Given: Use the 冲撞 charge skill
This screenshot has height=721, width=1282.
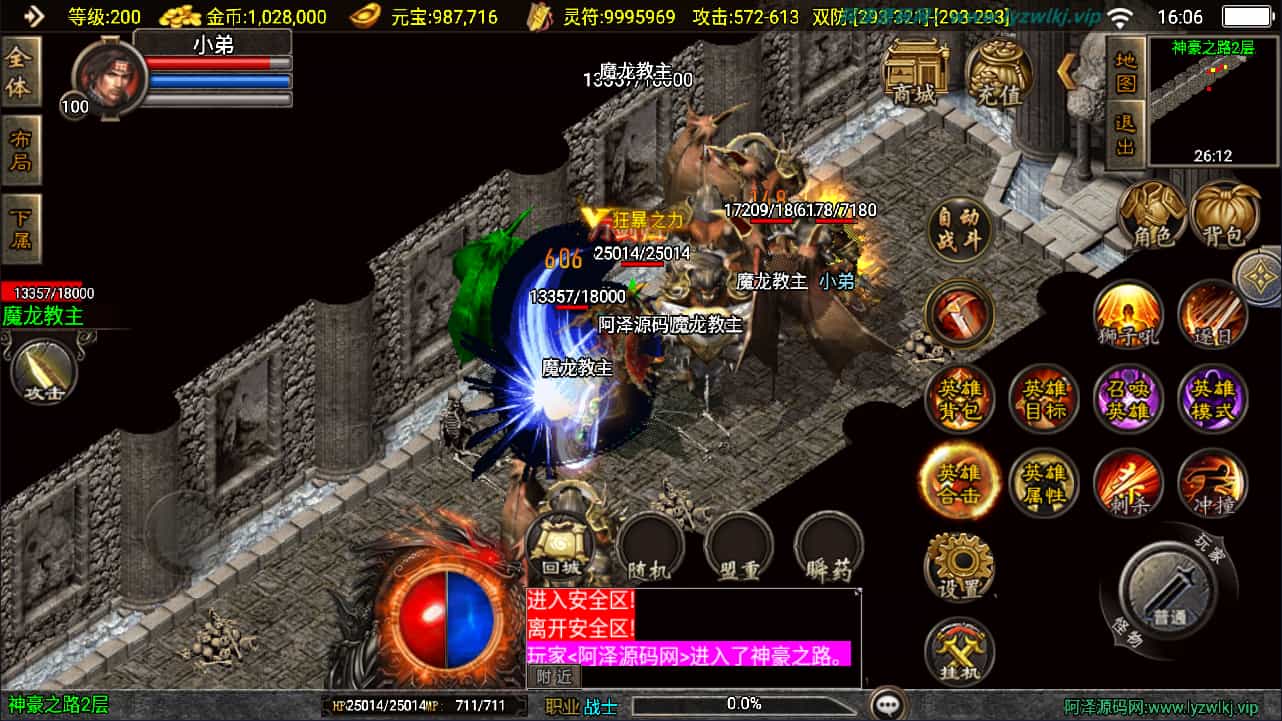Looking at the screenshot, I should pos(1212,484).
